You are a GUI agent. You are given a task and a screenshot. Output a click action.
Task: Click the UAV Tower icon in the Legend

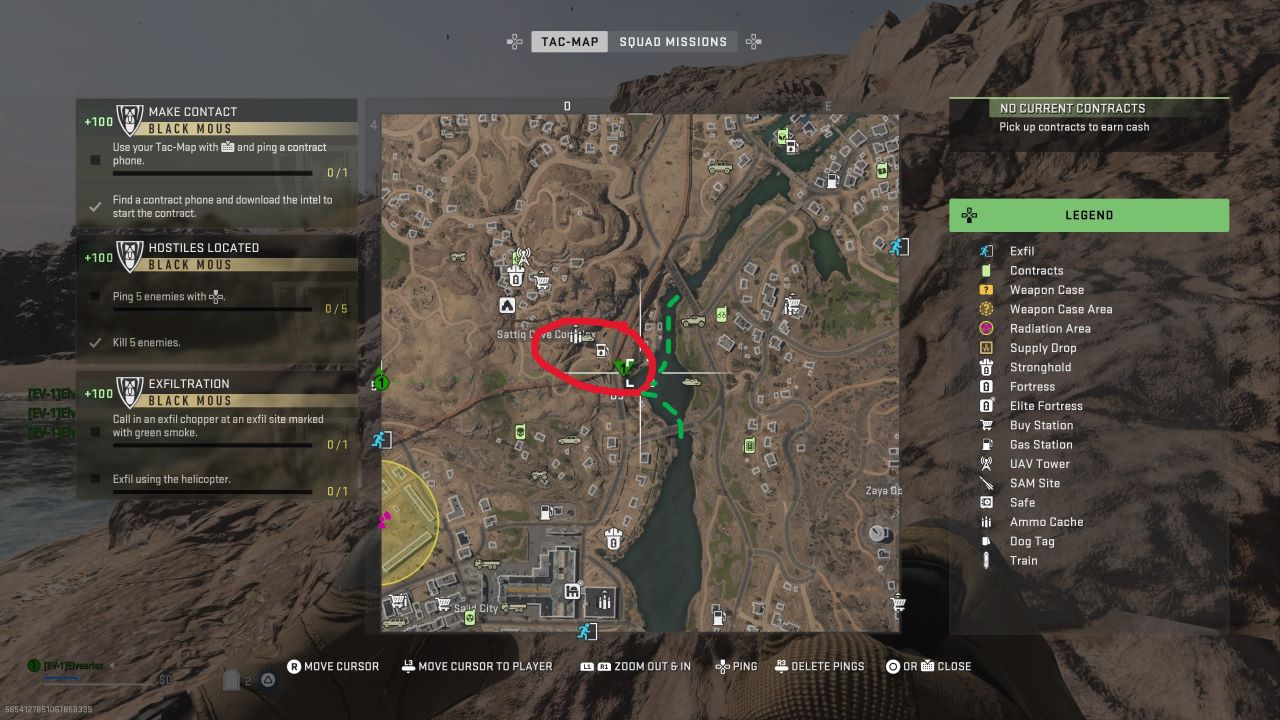coord(988,463)
